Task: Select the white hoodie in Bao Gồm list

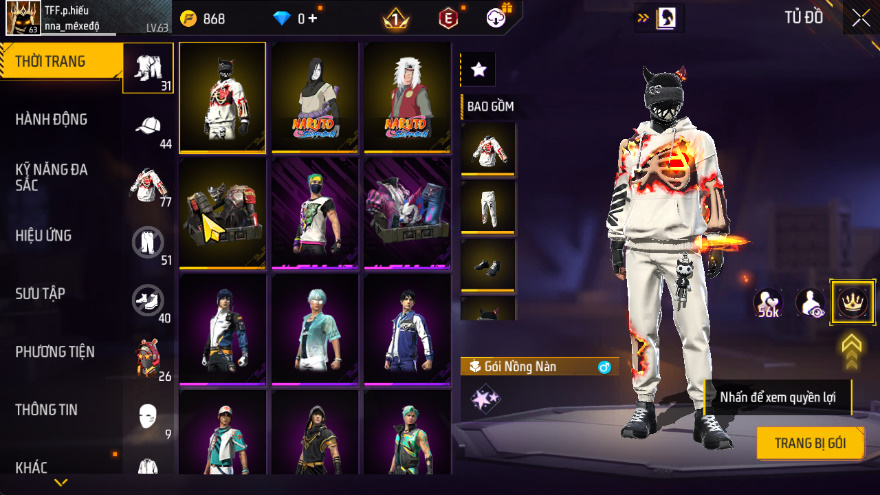Action: [488, 148]
